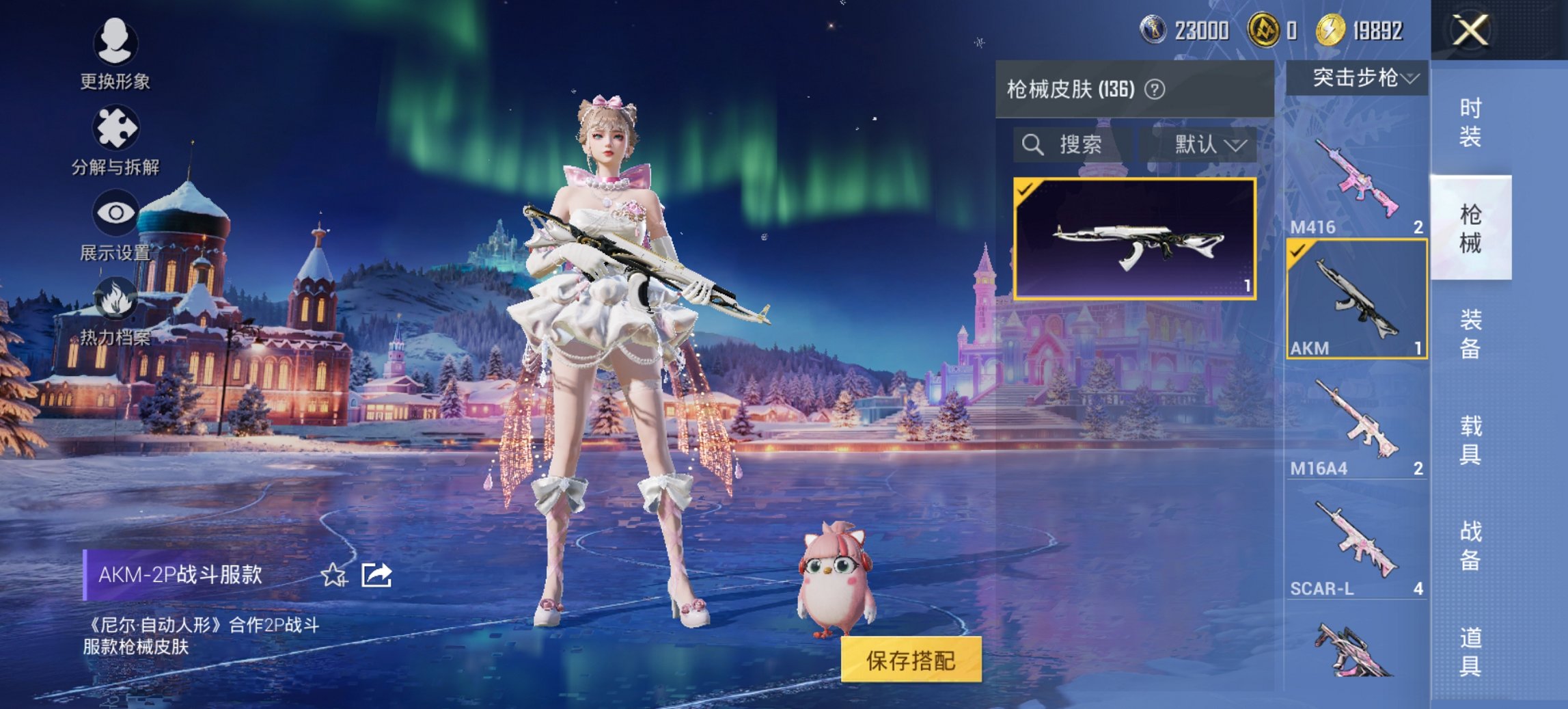
Task: Expand the 突击步枪 weapon category dropdown
Action: (1360, 77)
